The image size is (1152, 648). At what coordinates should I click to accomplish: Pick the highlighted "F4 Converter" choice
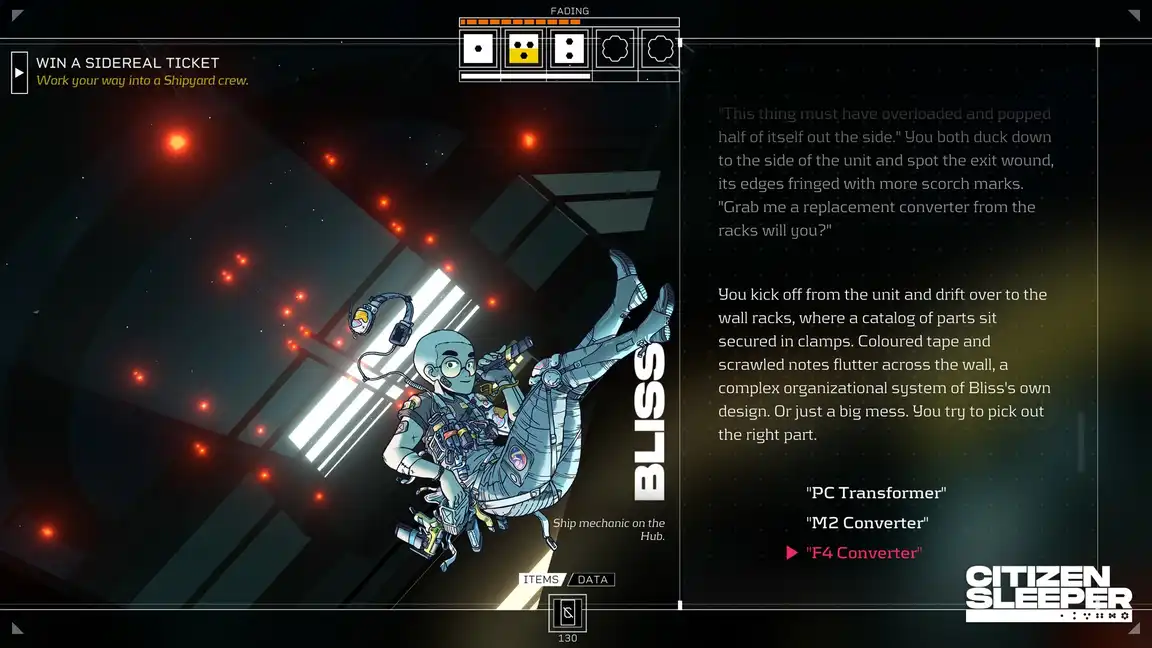[x=863, y=553]
